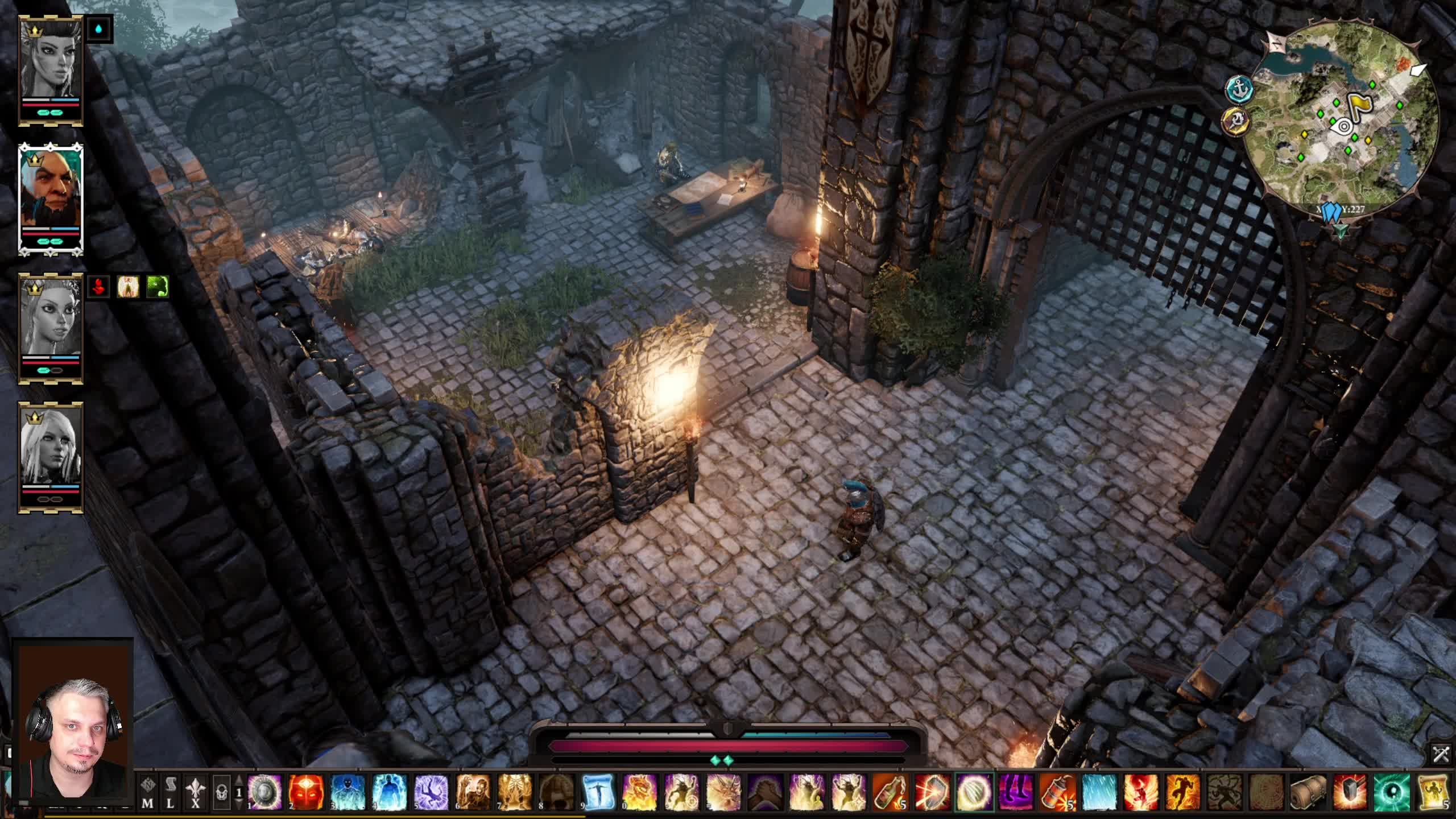
Task: Use the red glowing mask skill
Action: pos(307,793)
